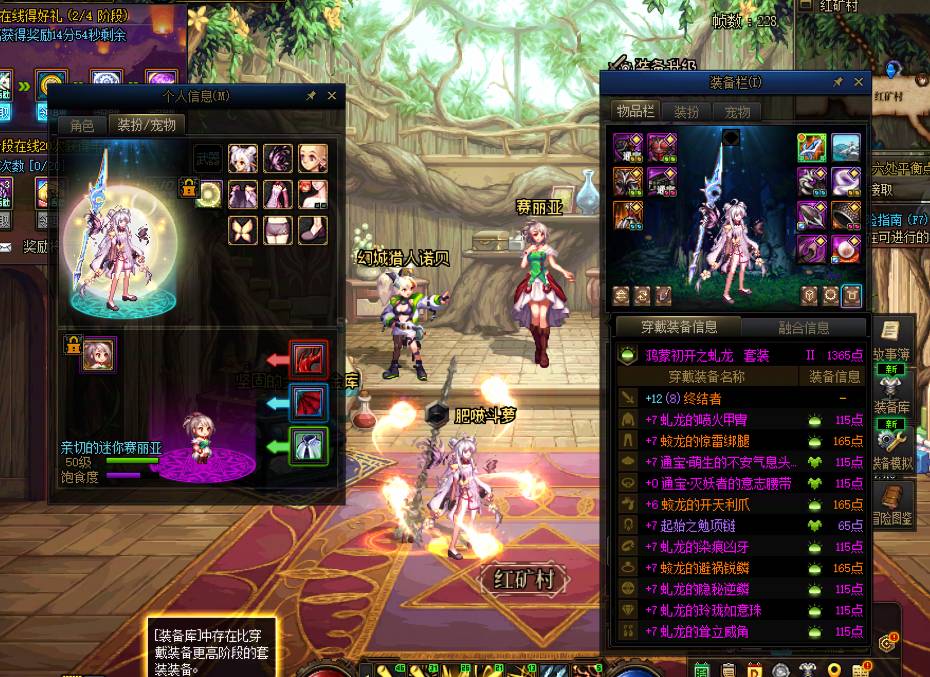Open the 装备库 equipment library
The height and width of the screenshot is (677, 930).
pyautogui.click(x=889, y=393)
